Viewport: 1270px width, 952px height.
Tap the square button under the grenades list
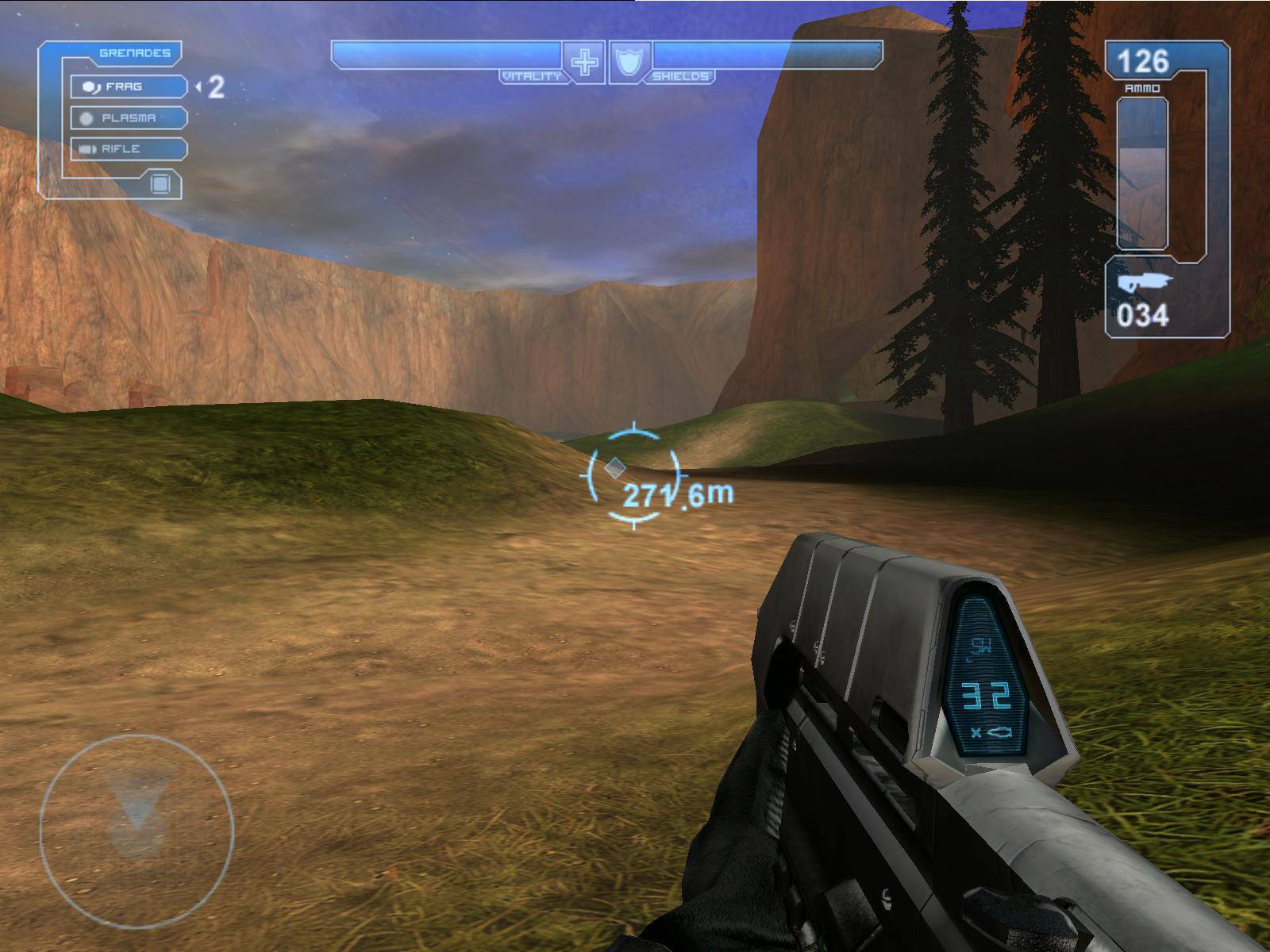tap(160, 184)
